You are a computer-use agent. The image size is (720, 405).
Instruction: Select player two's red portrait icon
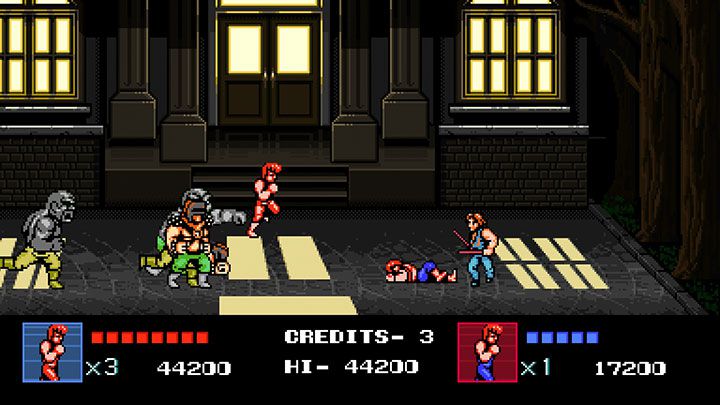click(x=487, y=353)
